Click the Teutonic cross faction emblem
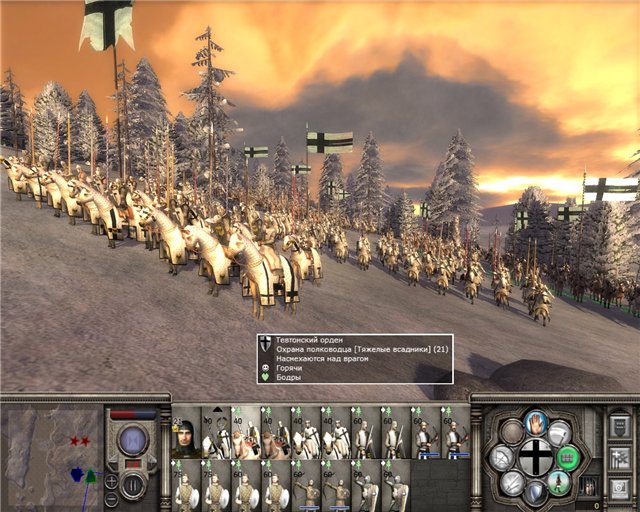Screen dimensions: 640x512 [535, 457]
